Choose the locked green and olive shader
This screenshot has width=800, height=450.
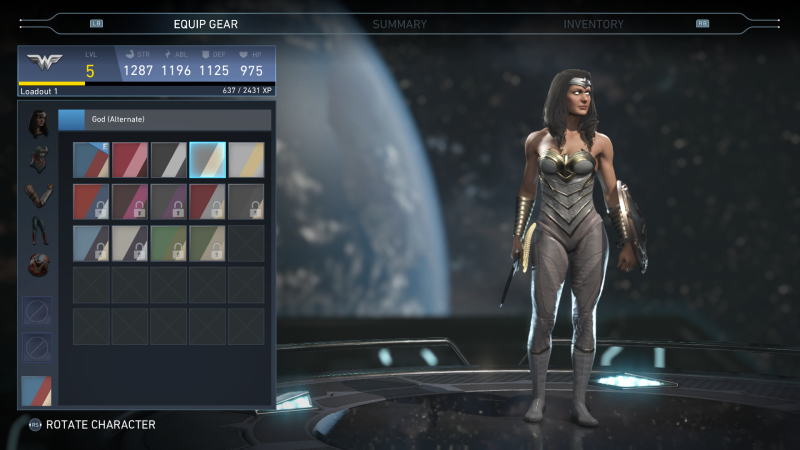coord(169,243)
